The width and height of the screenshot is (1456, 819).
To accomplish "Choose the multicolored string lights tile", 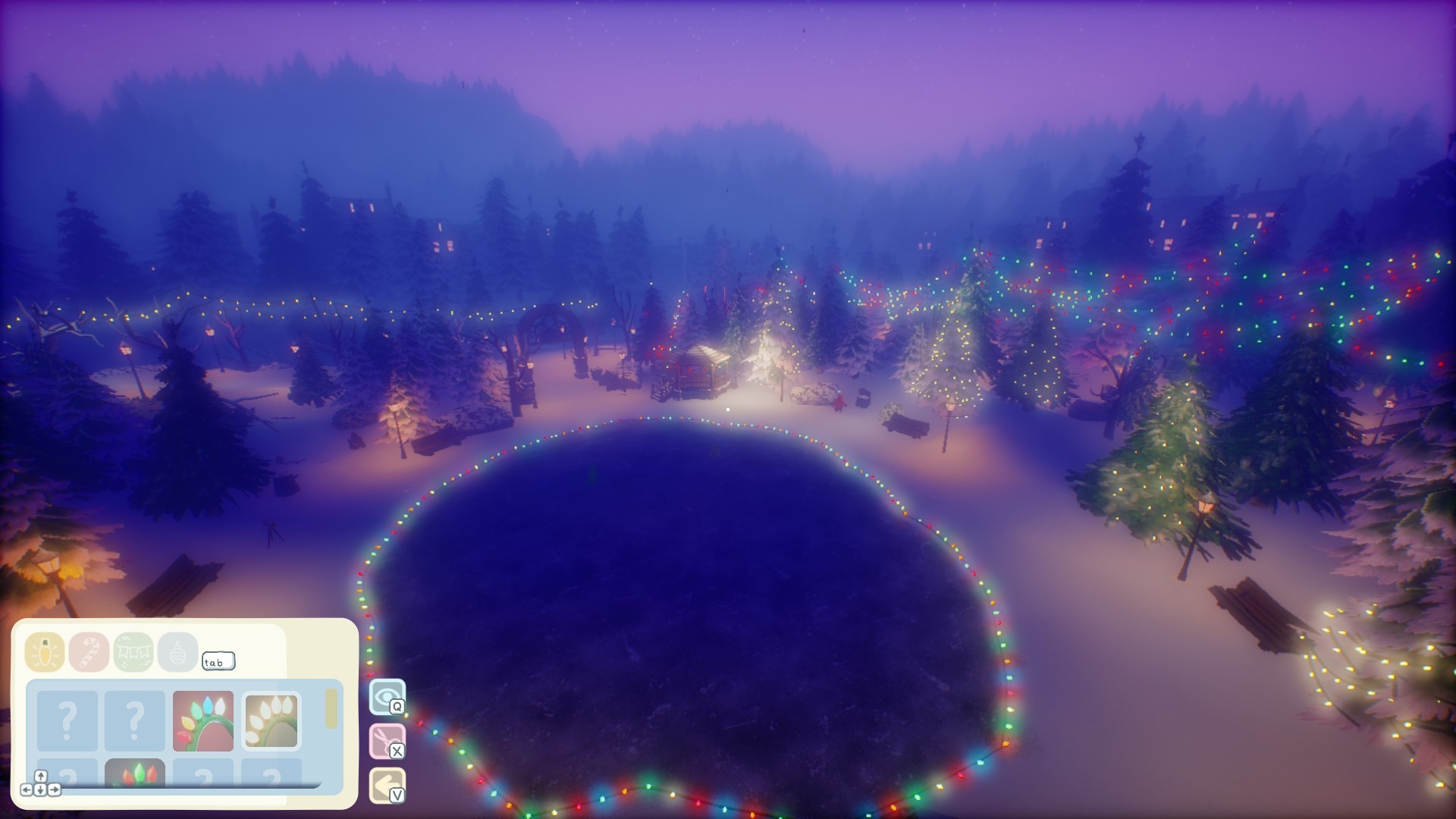I will coord(202,721).
